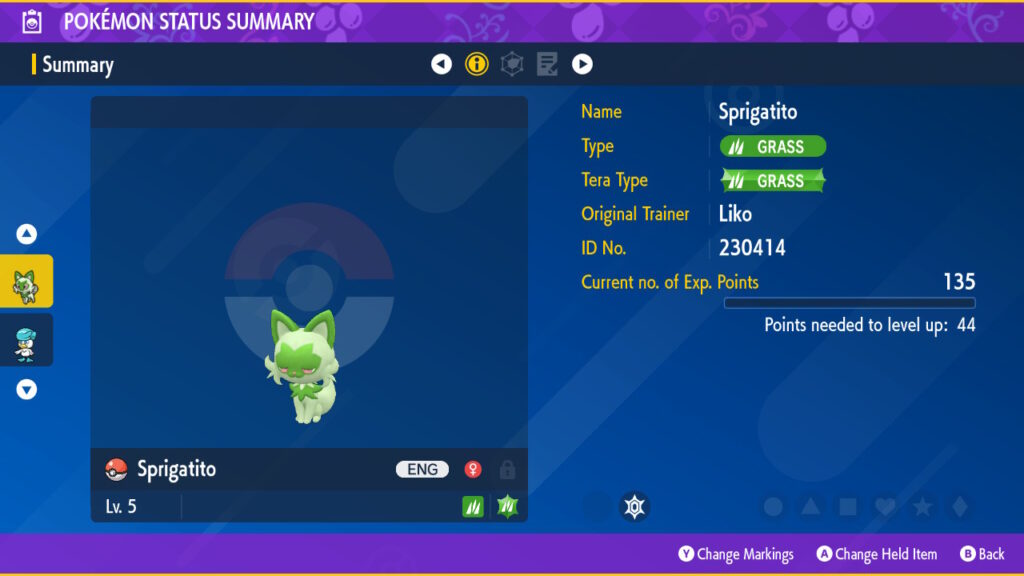1024x576 pixels.
Task: Toggle the star marking
Action: tap(922, 507)
